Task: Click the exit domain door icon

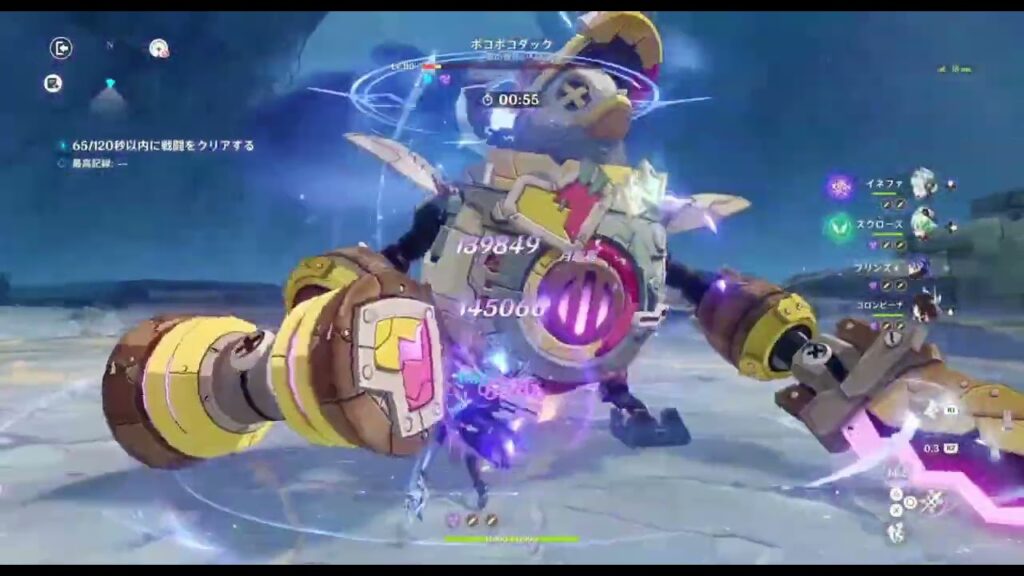Action: coord(61,48)
